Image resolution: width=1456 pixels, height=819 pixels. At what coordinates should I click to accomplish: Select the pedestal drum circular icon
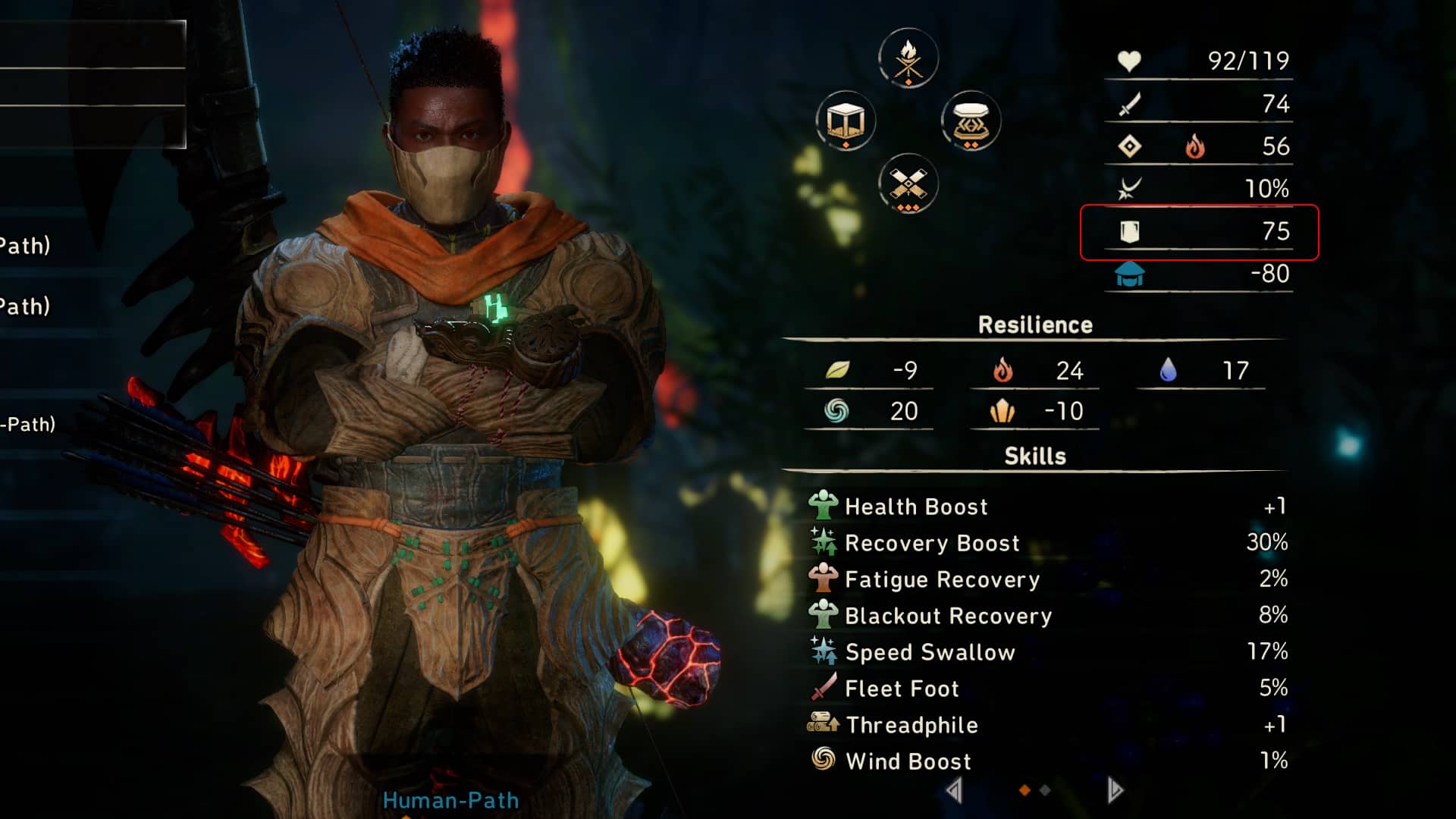click(x=971, y=121)
